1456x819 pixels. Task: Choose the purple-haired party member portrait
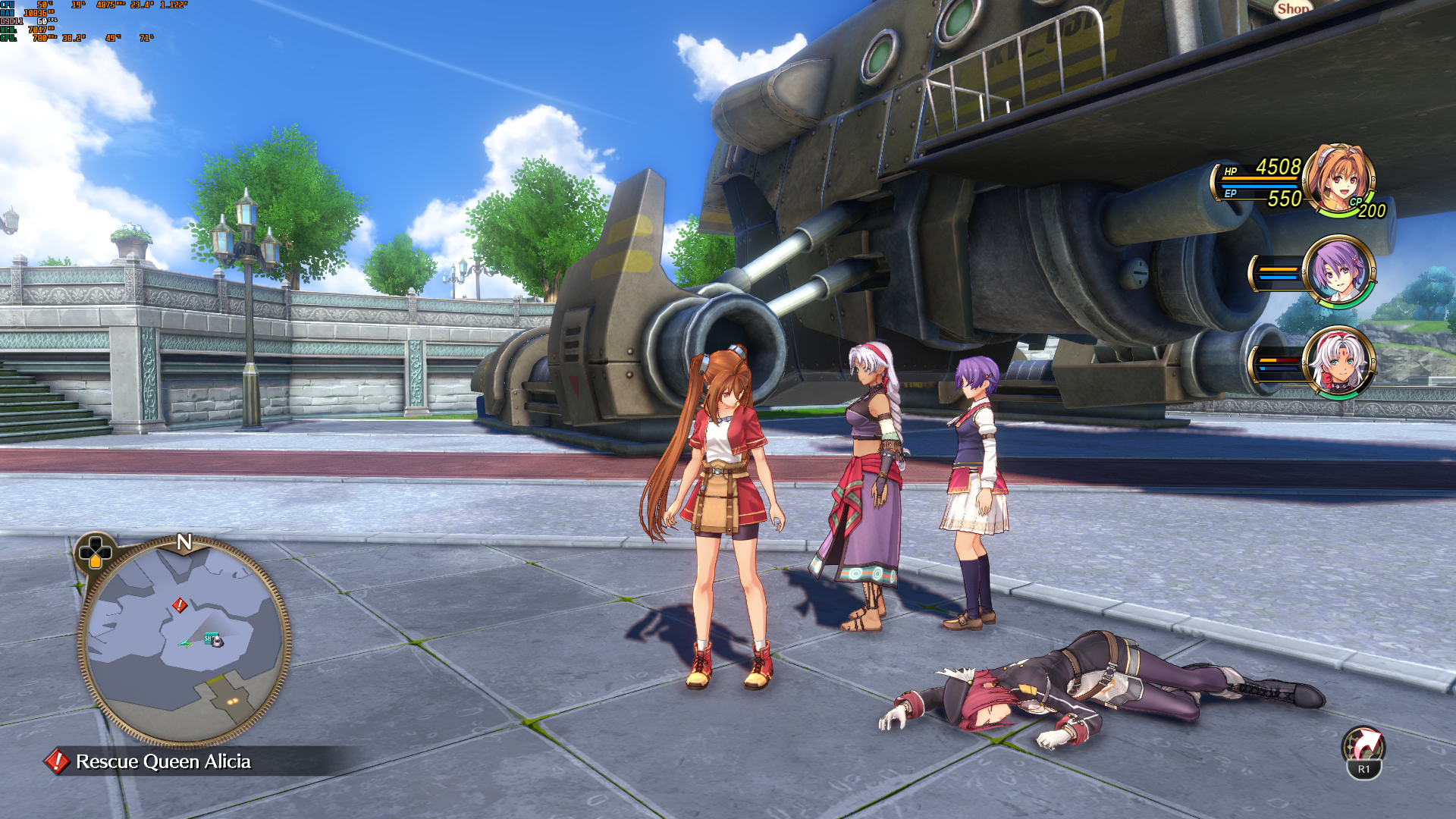(x=1339, y=271)
